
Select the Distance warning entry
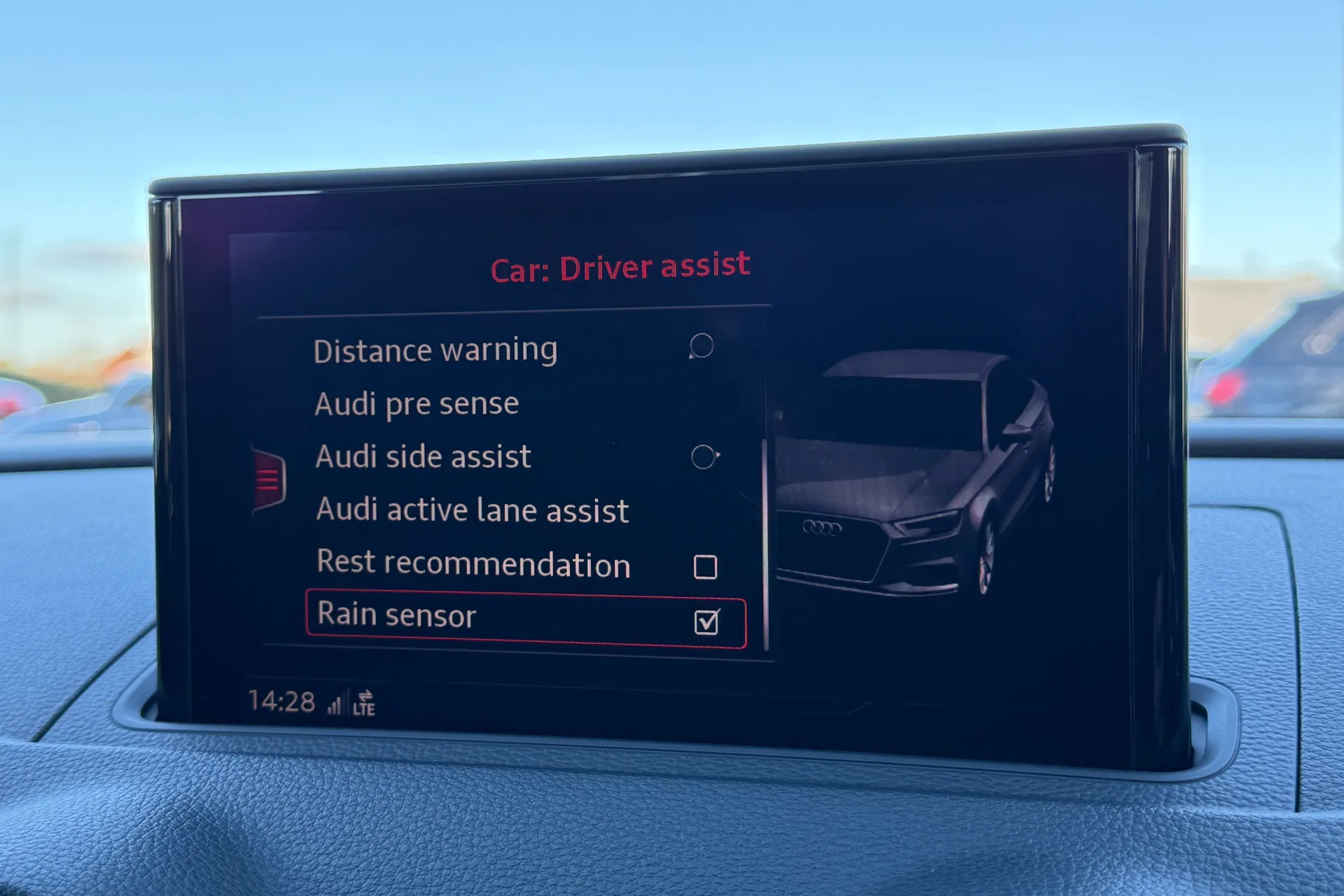click(435, 349)
